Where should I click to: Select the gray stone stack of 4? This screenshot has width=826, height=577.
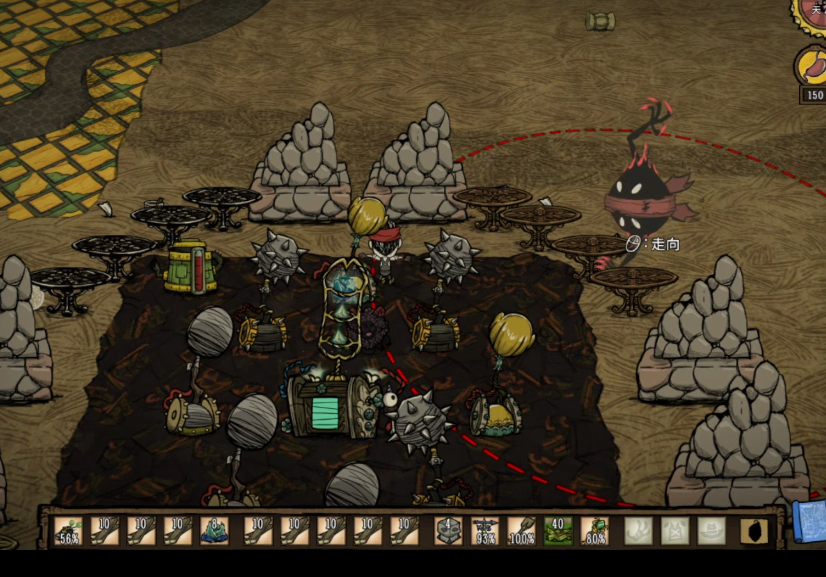click(x=448, y=530)
